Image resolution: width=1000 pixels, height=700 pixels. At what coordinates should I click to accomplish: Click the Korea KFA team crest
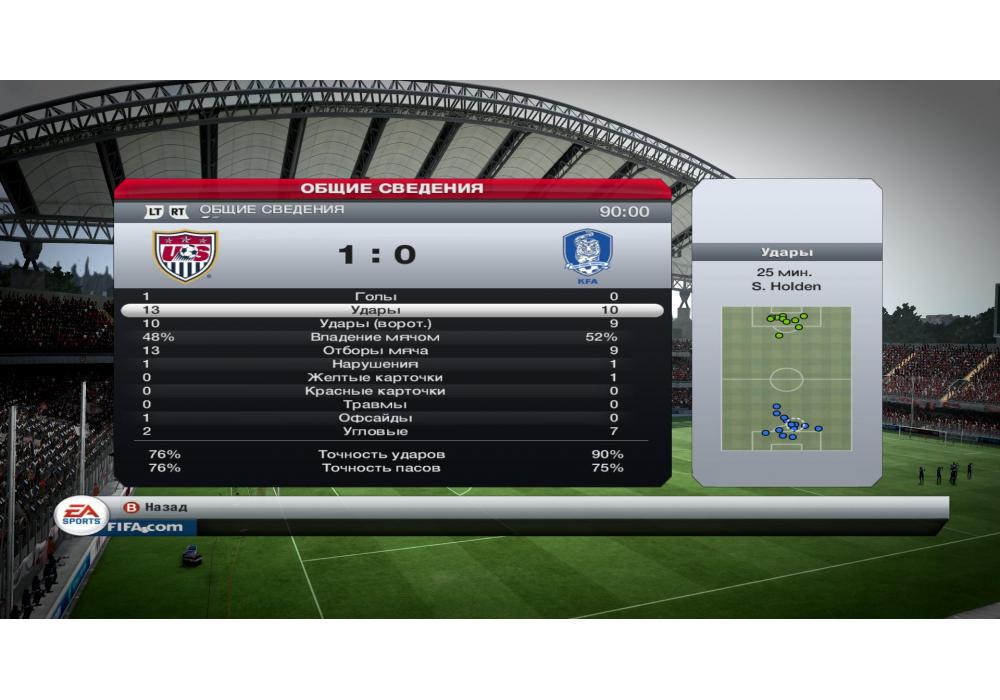(587, 256)
